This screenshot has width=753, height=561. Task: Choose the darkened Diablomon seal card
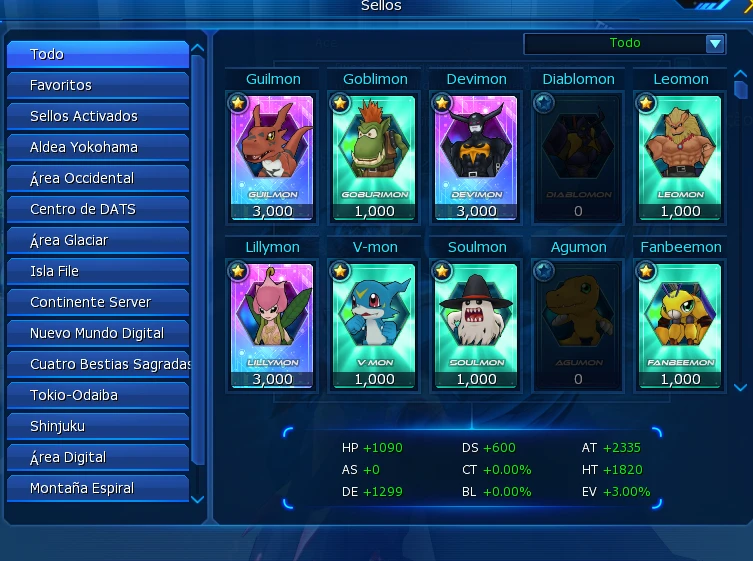(578, 156)
